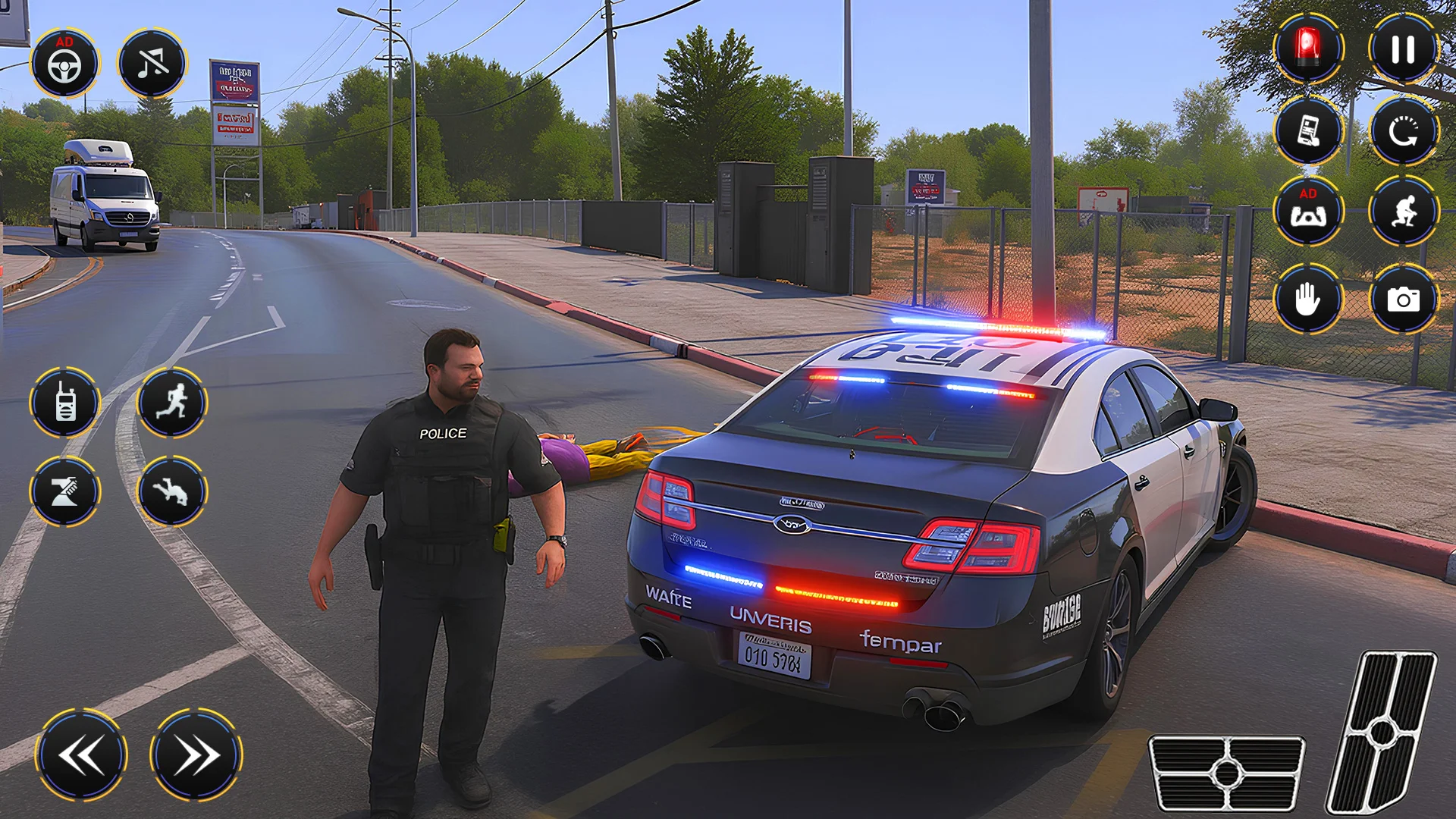Screen dimensions: 1456x819
Task: Activate the red police siren
Action: click(x=1308, y=49)
